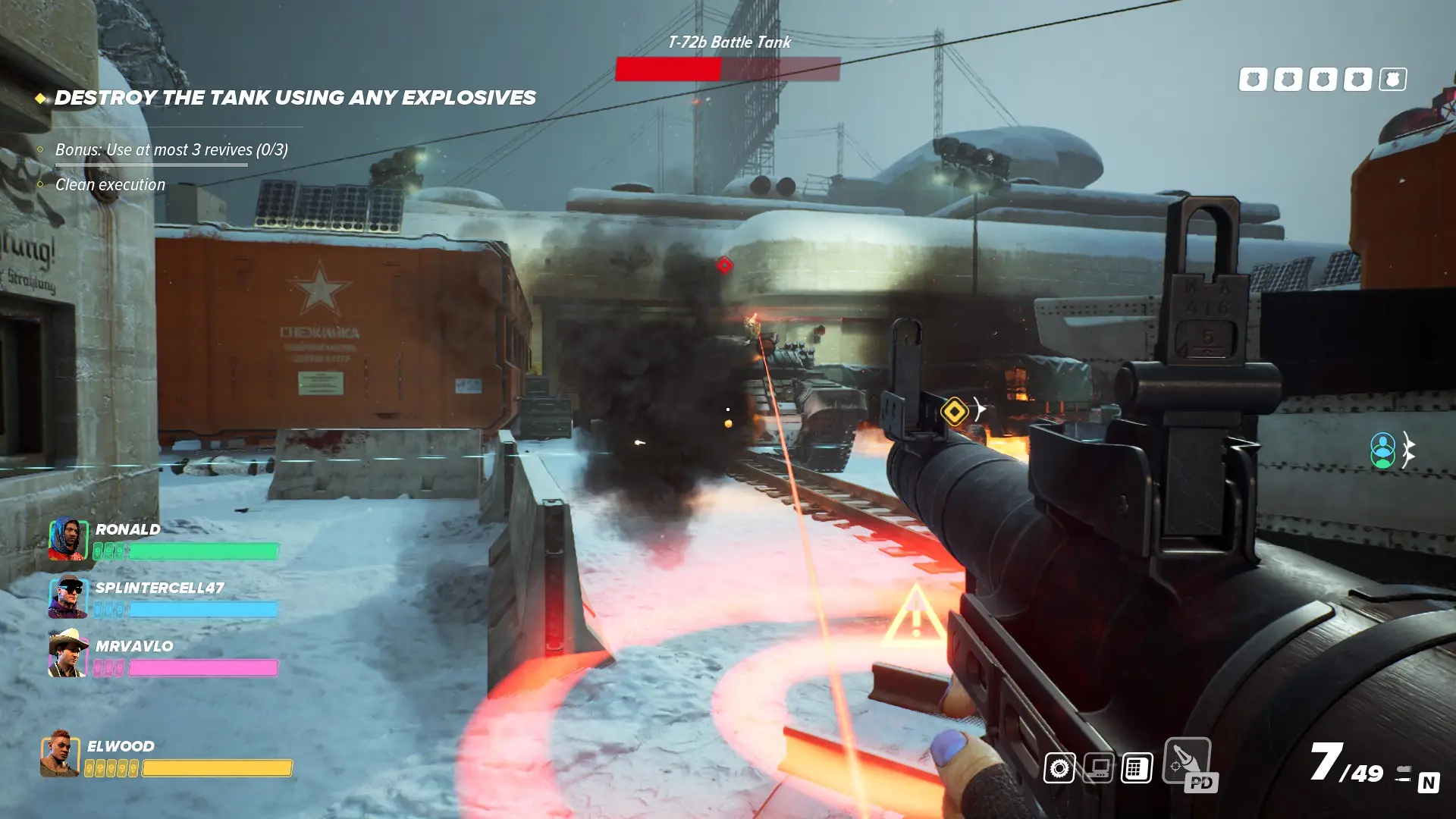Click the yellow diamond ping marker near the tank
Screen dimensions: 1456x819
[x=955, y=412]
